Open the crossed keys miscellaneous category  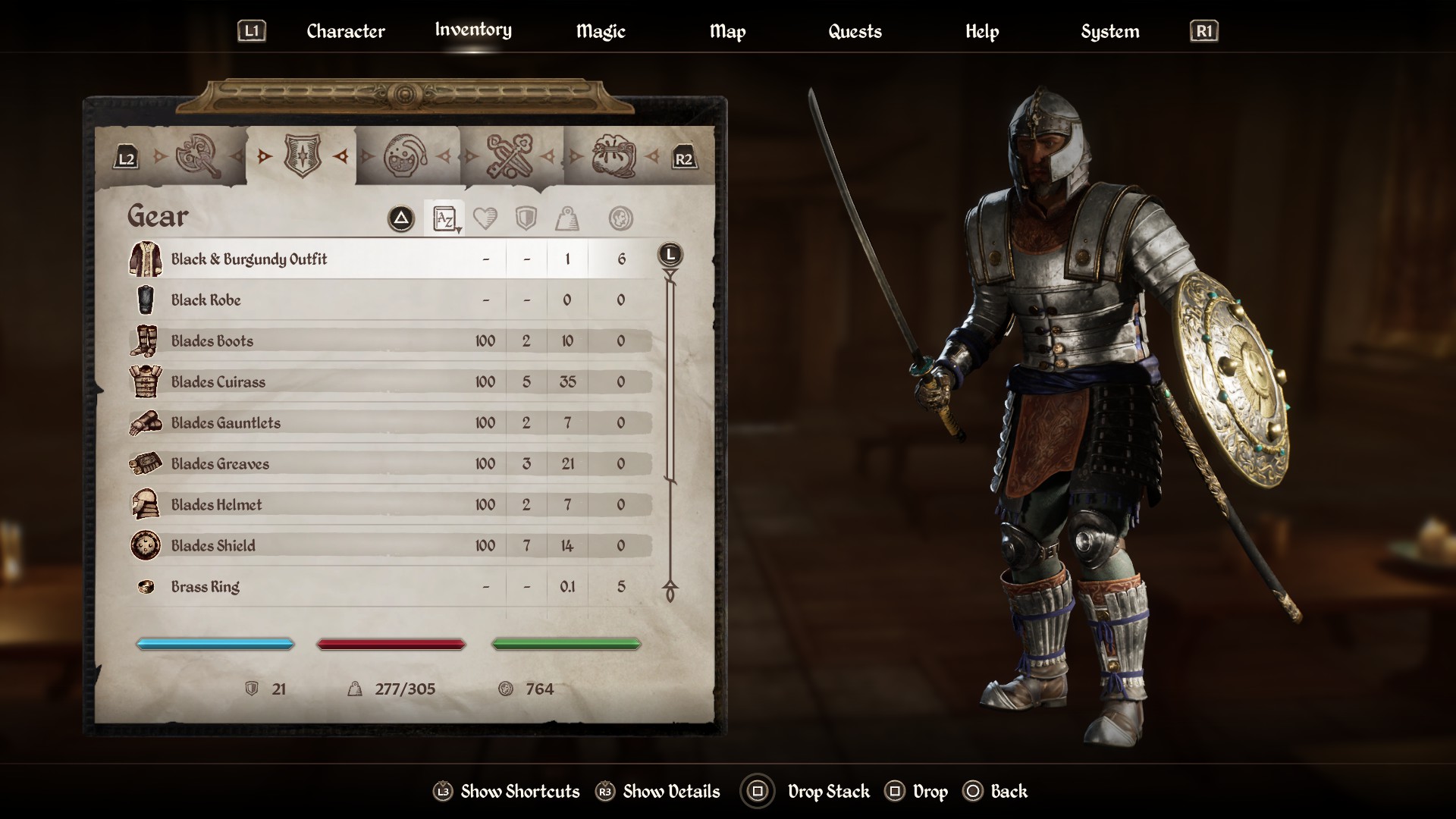[x=509, y=156]
